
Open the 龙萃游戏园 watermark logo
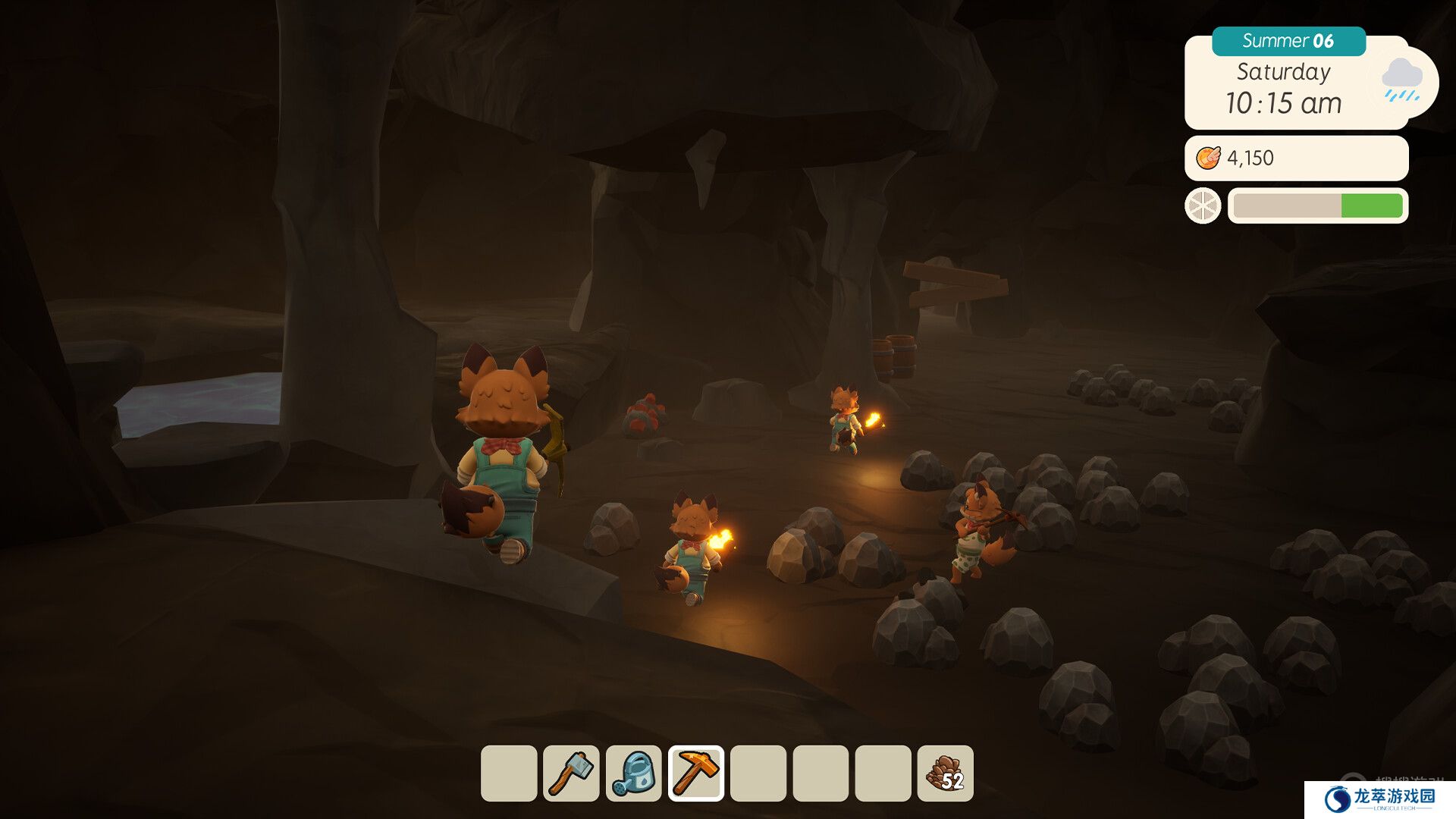click(x=1380, y=799)
